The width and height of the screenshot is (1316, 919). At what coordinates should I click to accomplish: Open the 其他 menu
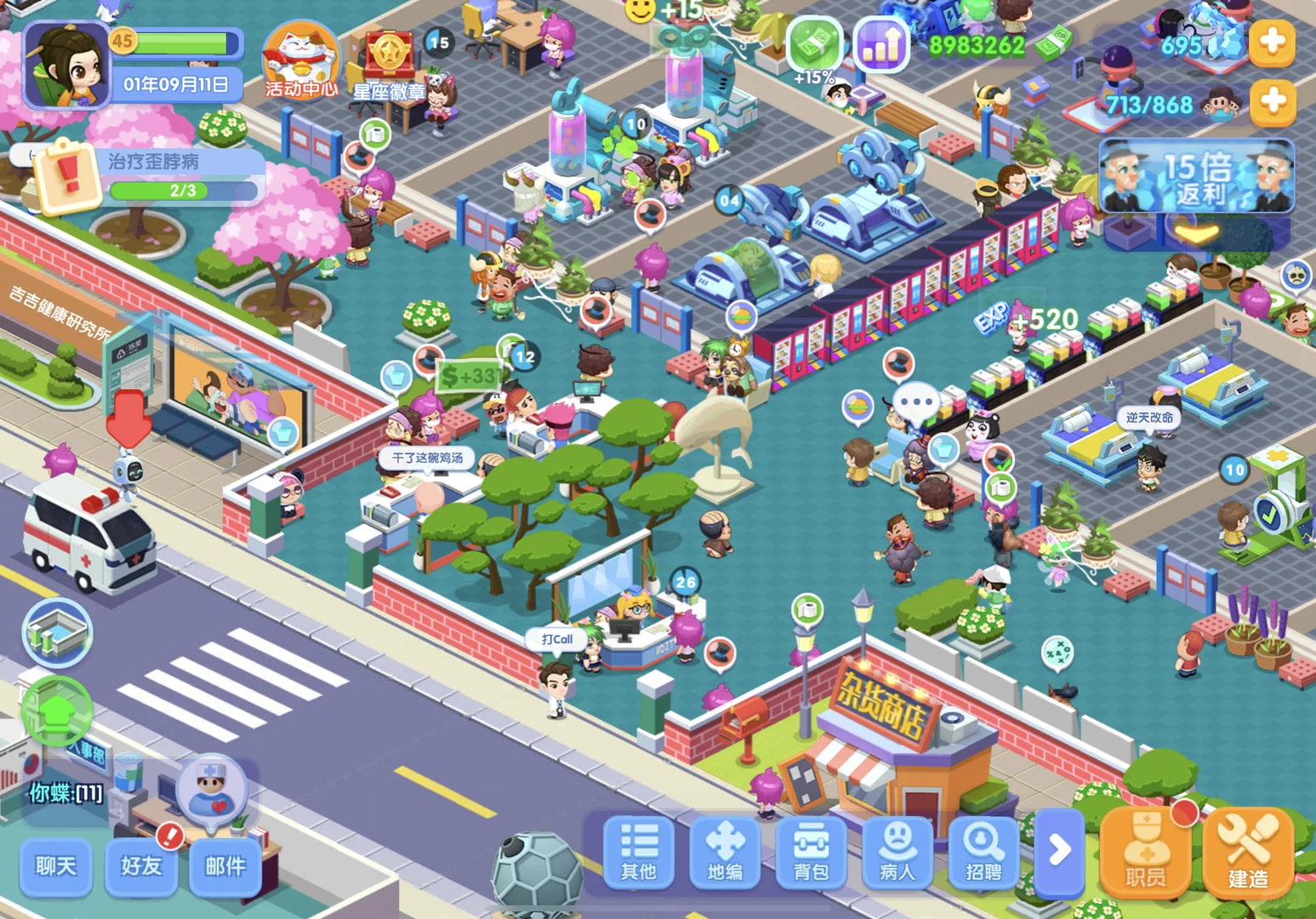click(x=639, y=851)
